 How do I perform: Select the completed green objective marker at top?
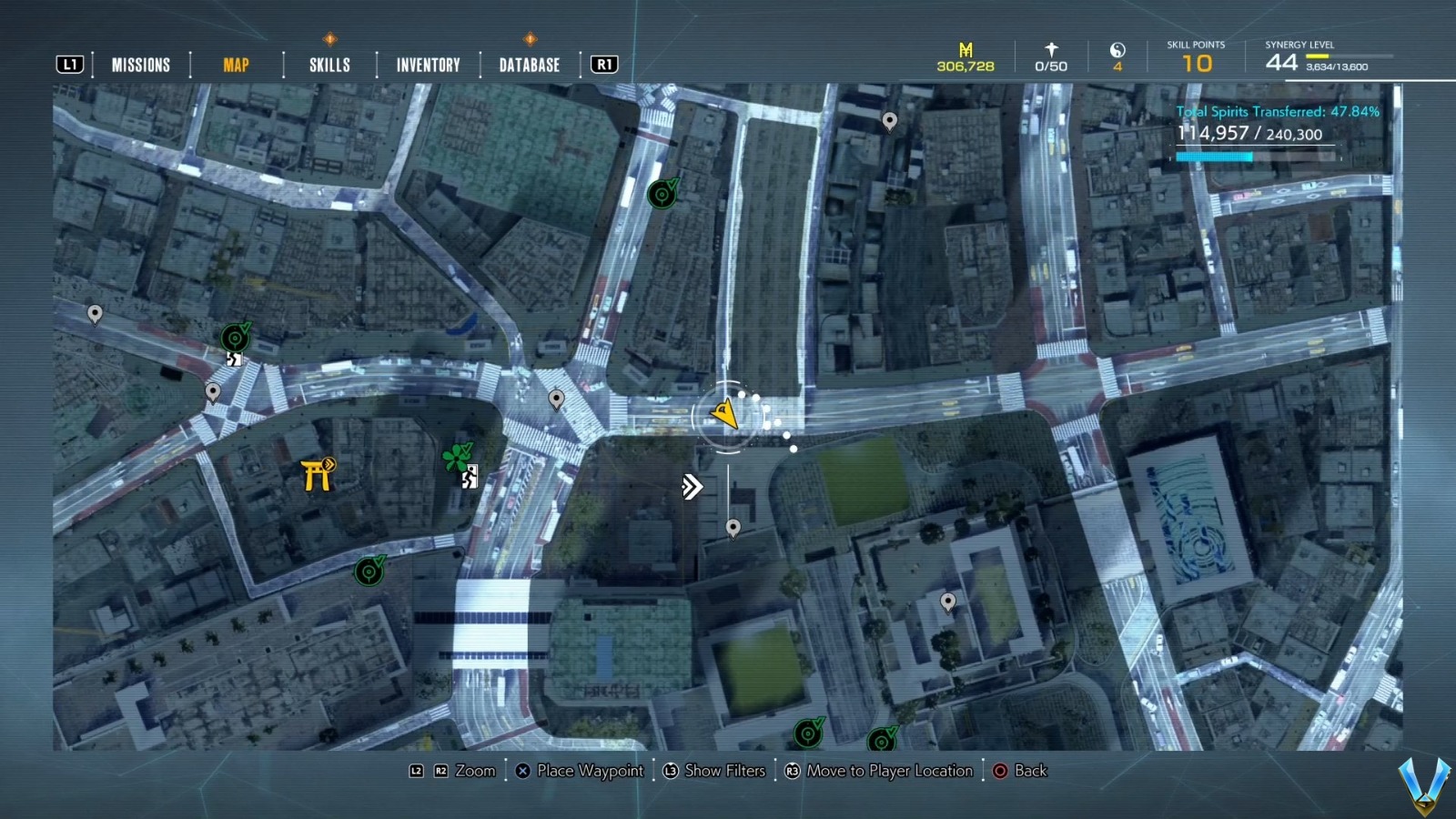(x=662, y=193)
